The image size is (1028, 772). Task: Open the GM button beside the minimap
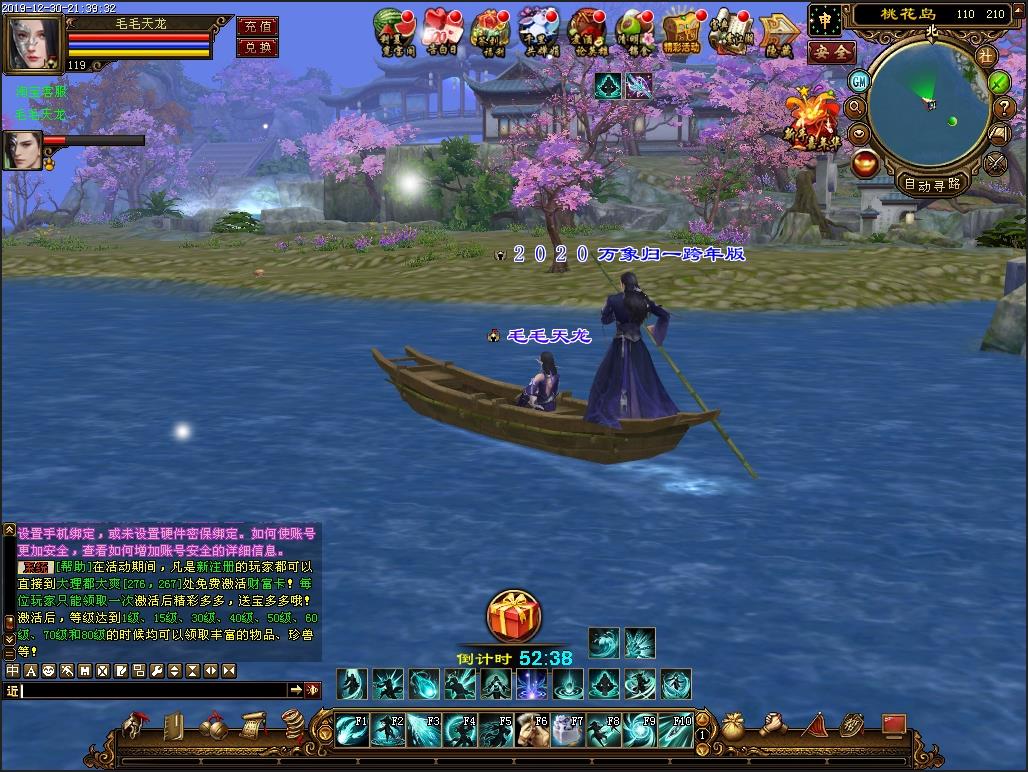click(858, 81)
